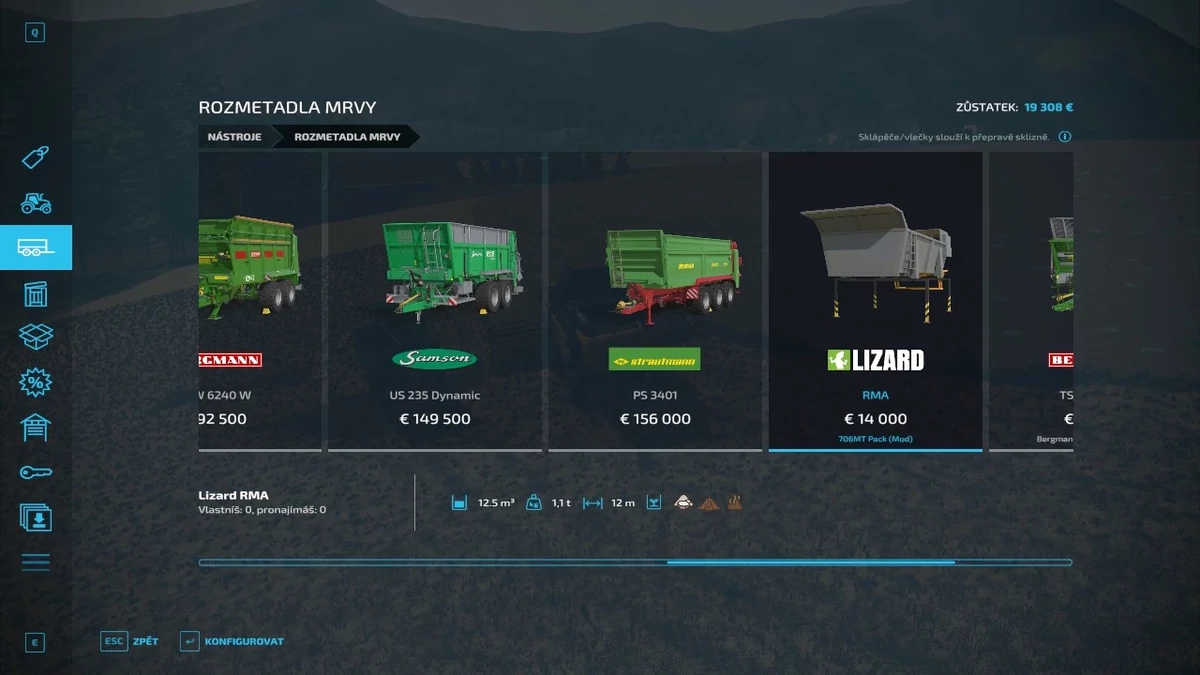Click the Konfigurovat button
This screenshot has height=675, width=1200.
pyautogui.click(x=232, y=641)
